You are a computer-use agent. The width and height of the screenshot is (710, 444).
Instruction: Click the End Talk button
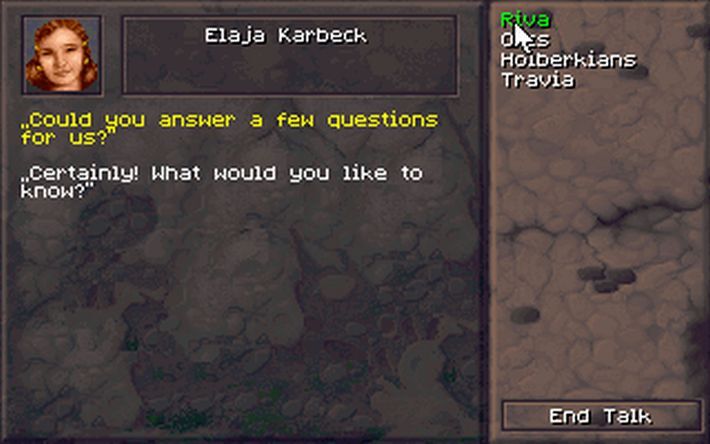tap(600, 416)
